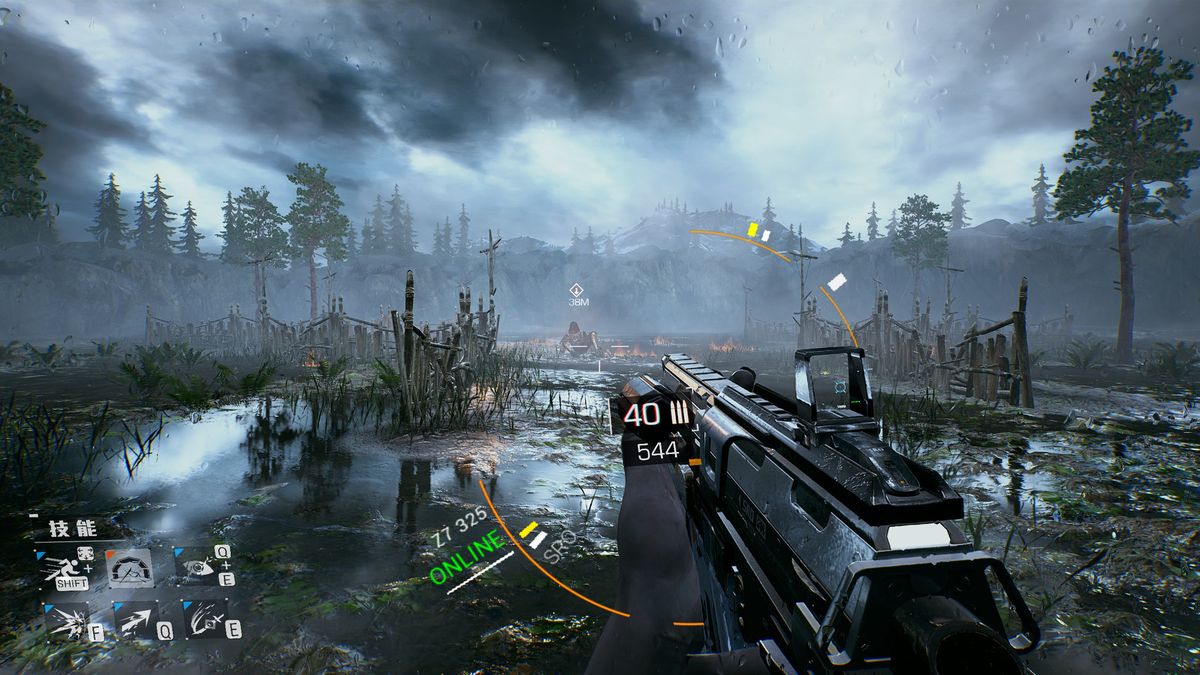Use the impact burst melee skill
This screenshot has height=675, width=1200.
coord(65,620)
